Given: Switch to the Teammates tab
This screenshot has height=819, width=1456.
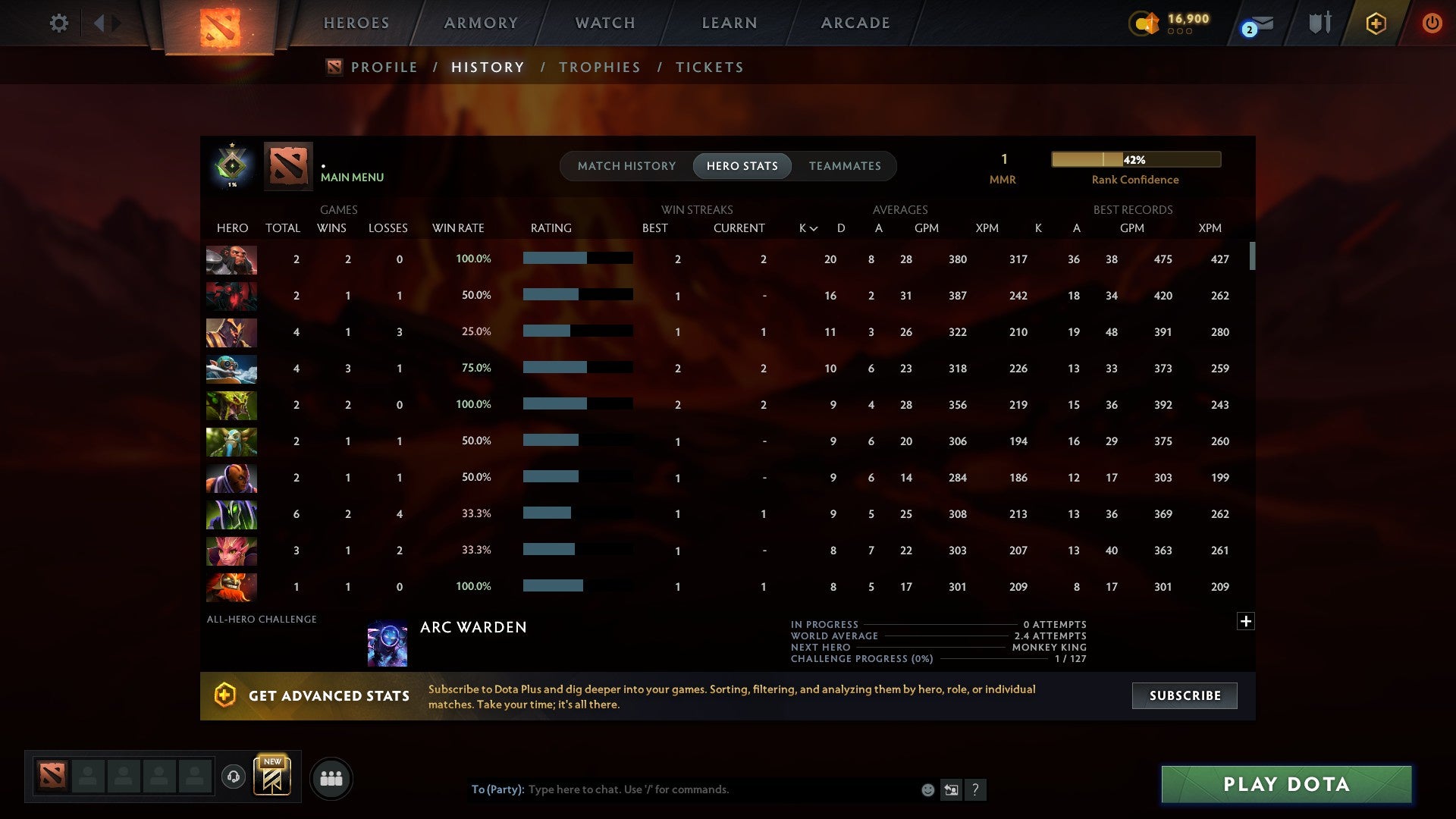Looking at the screenshot, I should coord(845,165).
